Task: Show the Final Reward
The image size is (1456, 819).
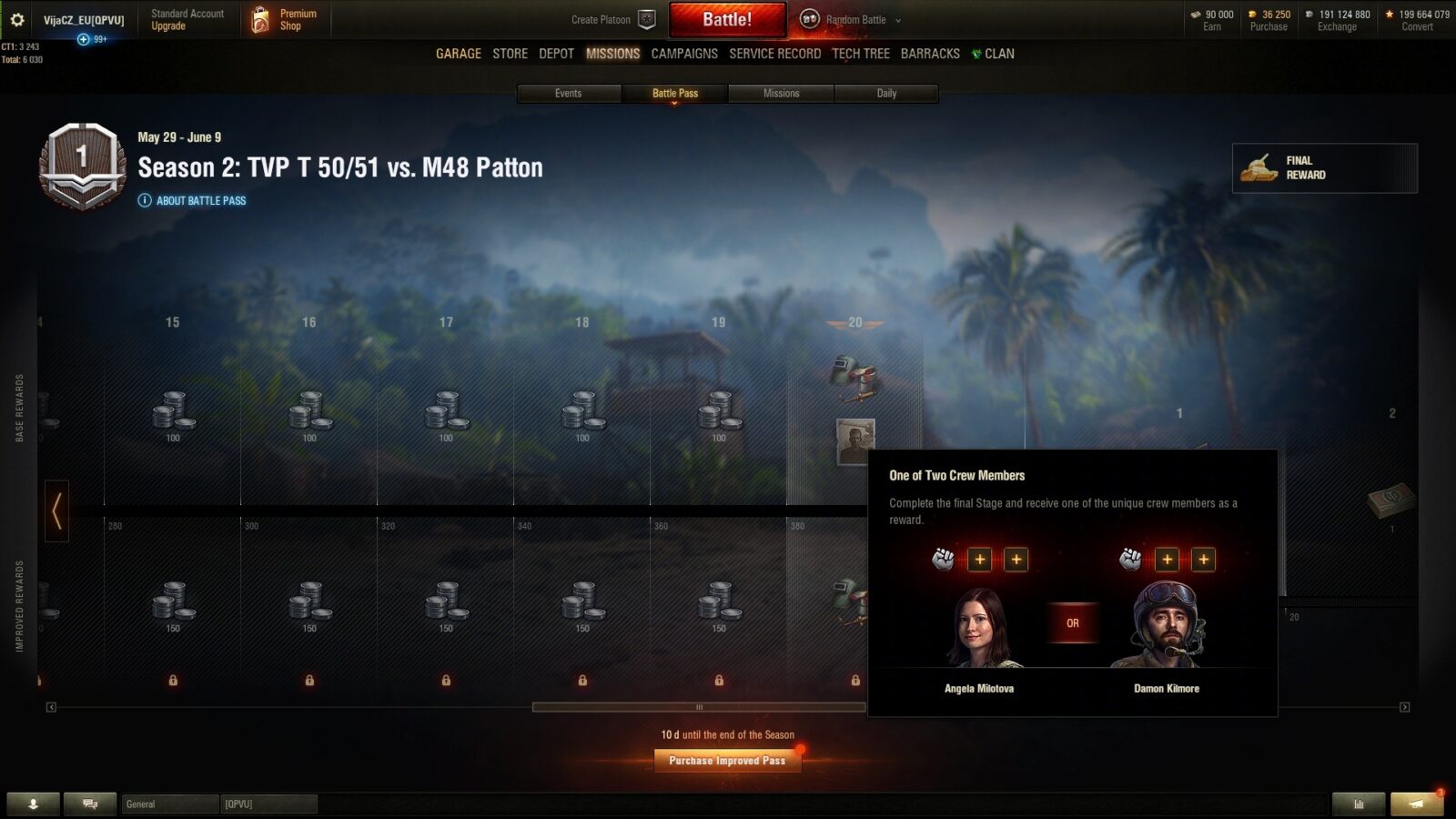Action: [1324, 167]
